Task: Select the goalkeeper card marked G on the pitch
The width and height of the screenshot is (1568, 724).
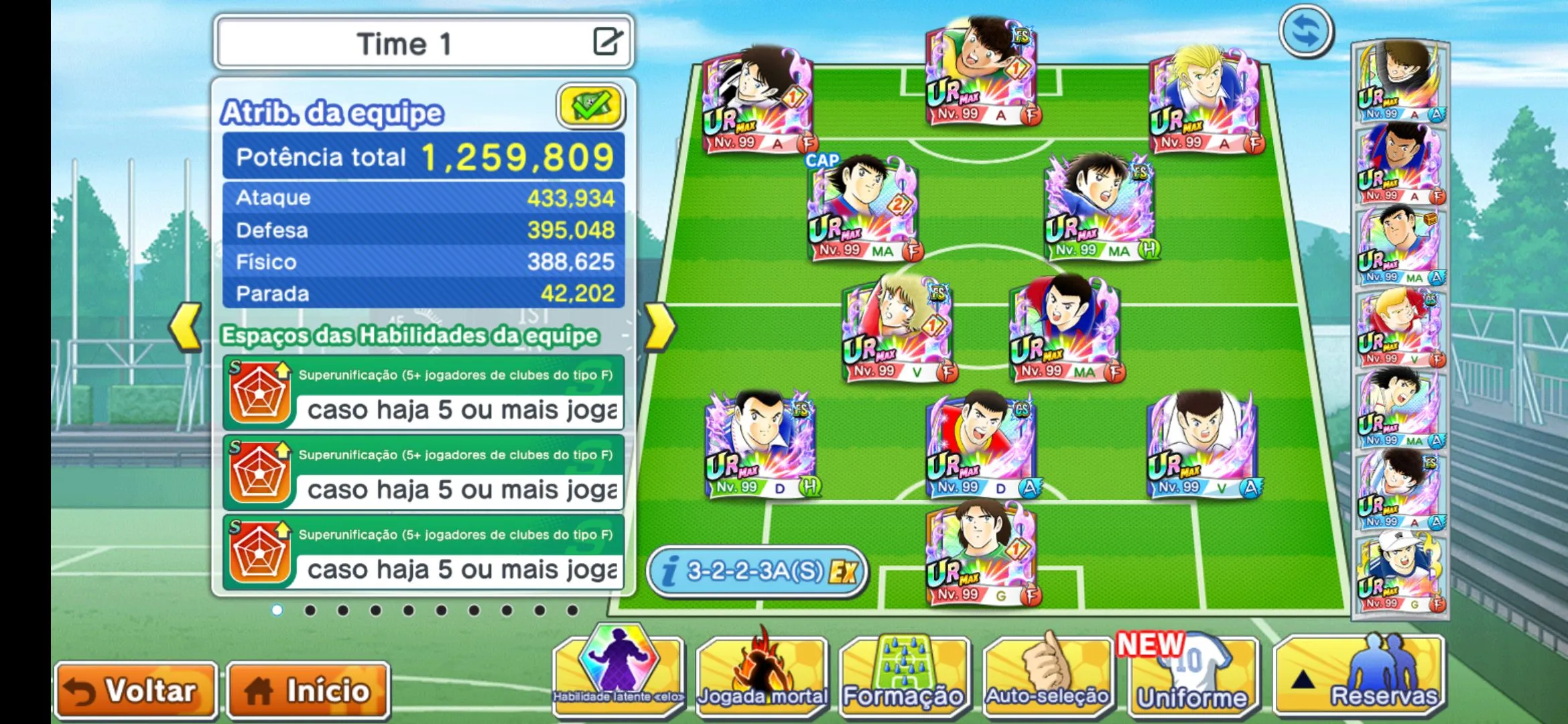Action: tap(982, 553)
